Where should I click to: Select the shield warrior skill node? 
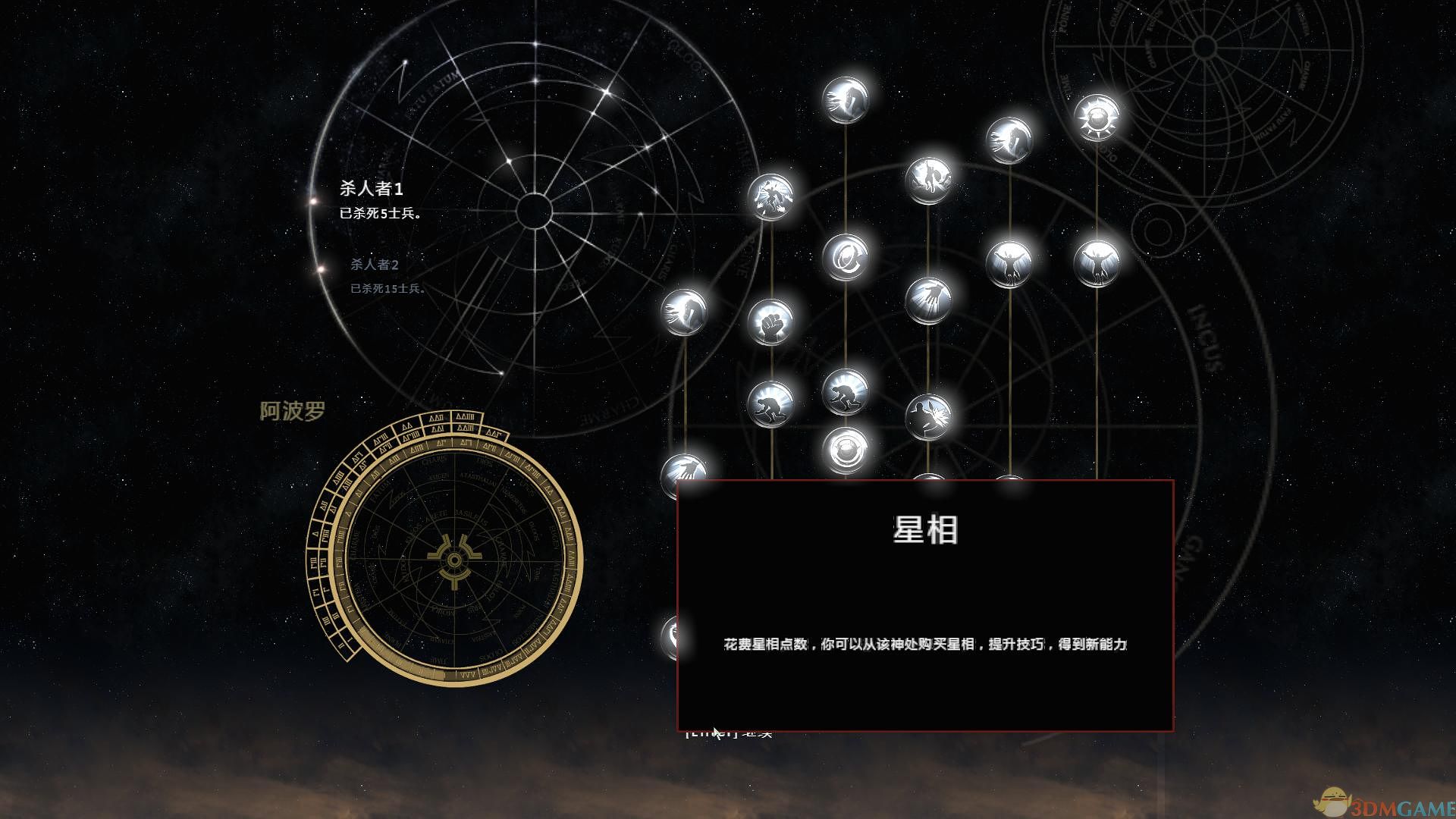click(x=931, y=179)
